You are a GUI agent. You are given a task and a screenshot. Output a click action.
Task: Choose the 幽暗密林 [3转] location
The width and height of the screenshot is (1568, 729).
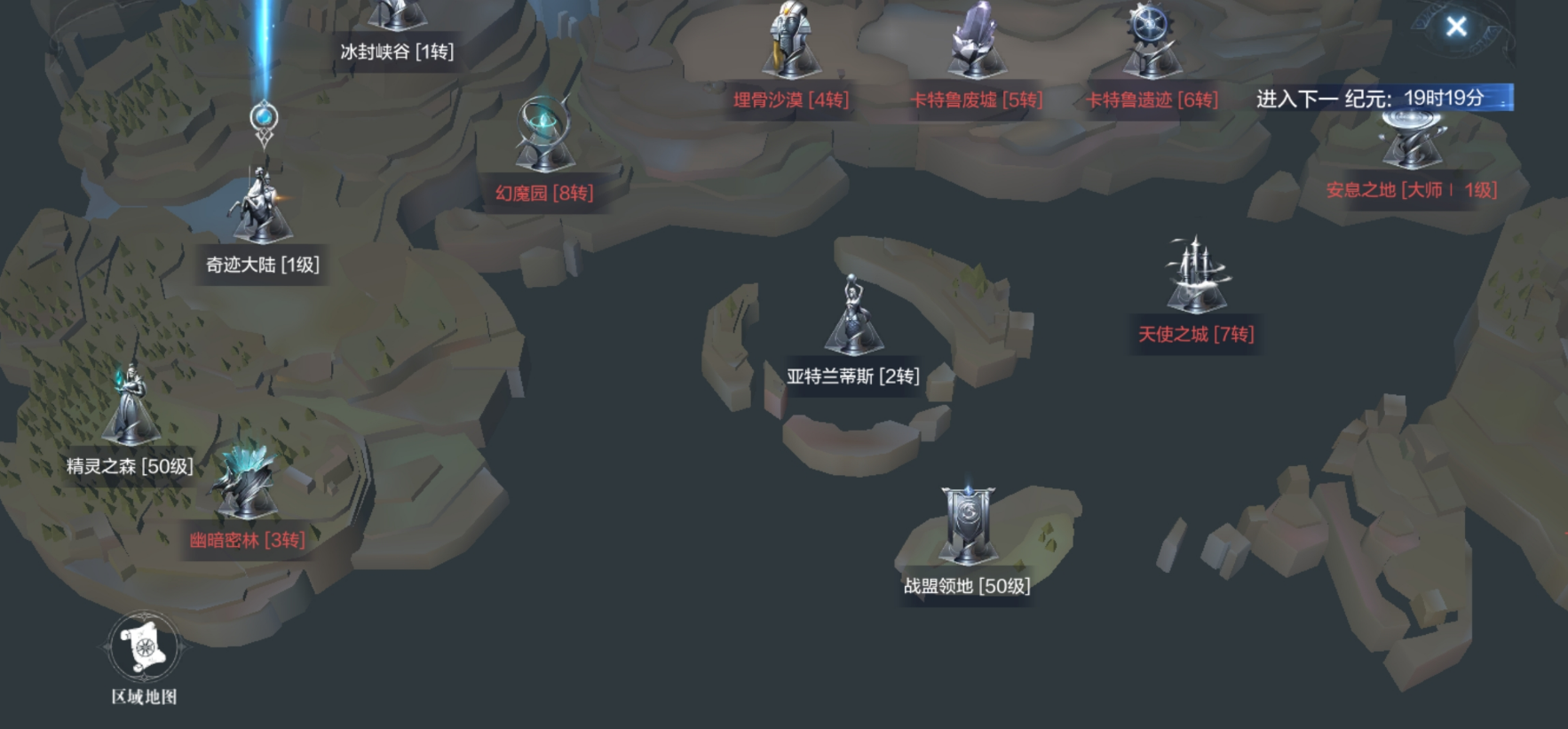click(x=246, y=484)
